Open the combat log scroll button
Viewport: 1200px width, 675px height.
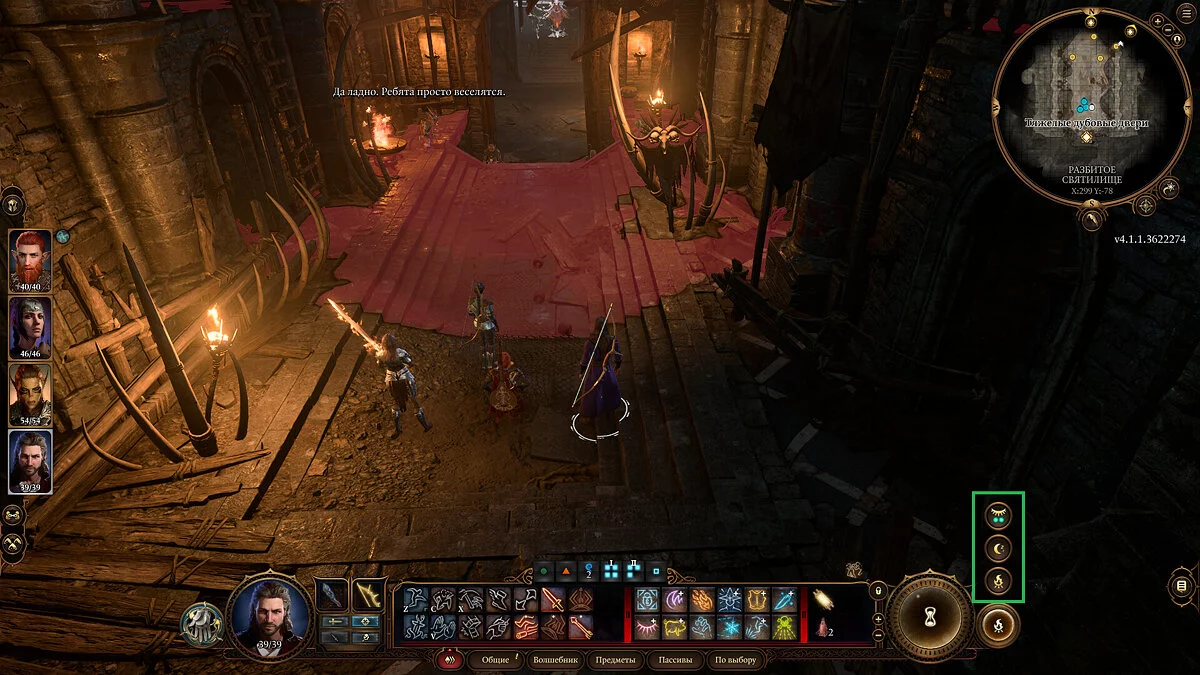tap(1182, 585)
